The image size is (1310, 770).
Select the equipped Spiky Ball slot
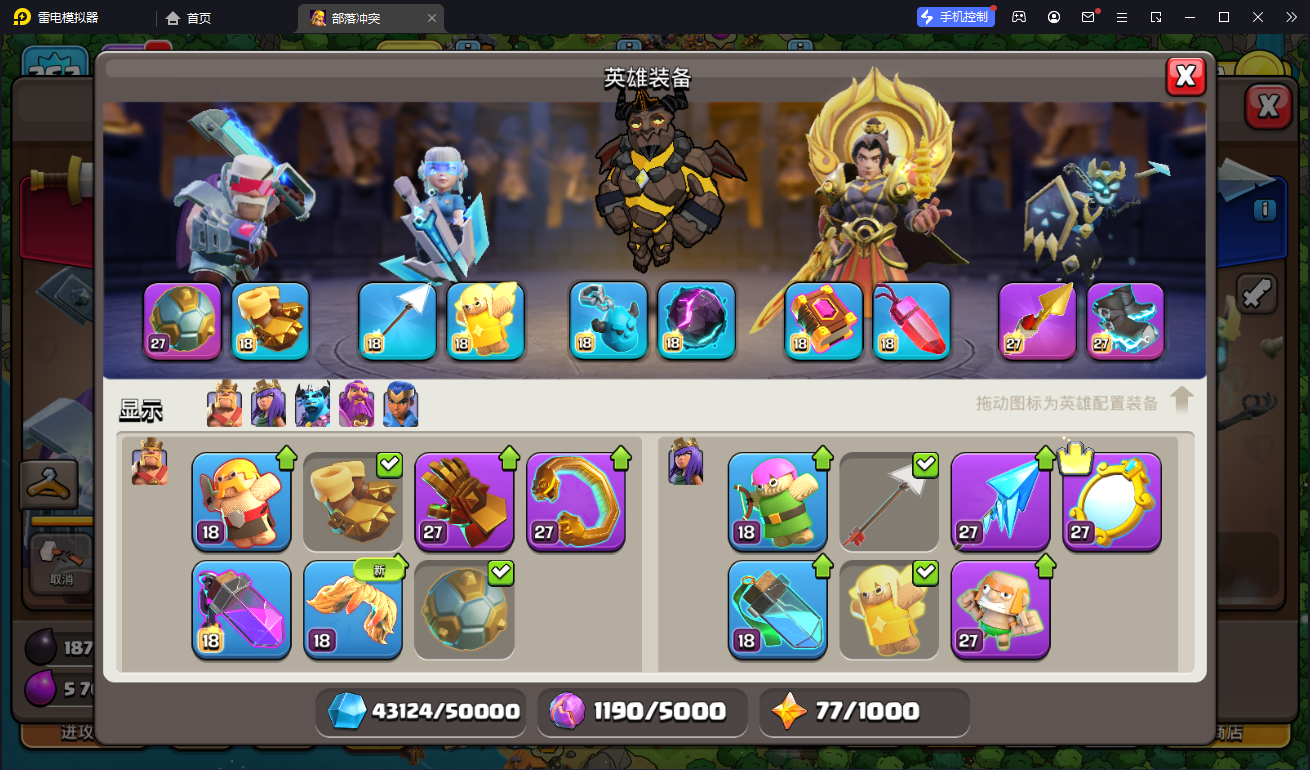tap(182, 320)
